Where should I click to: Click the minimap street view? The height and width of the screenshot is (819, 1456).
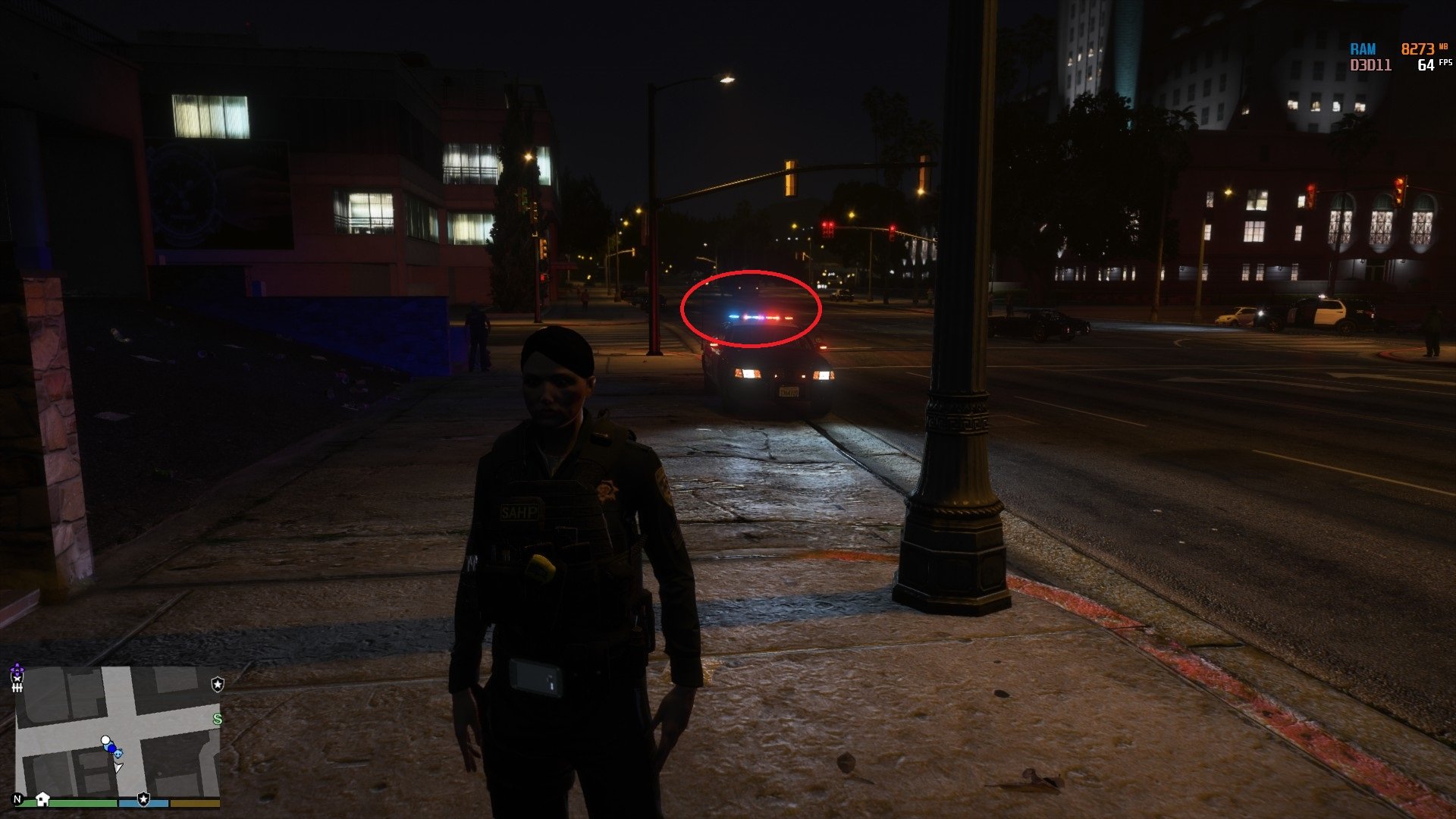pos(118,728)
